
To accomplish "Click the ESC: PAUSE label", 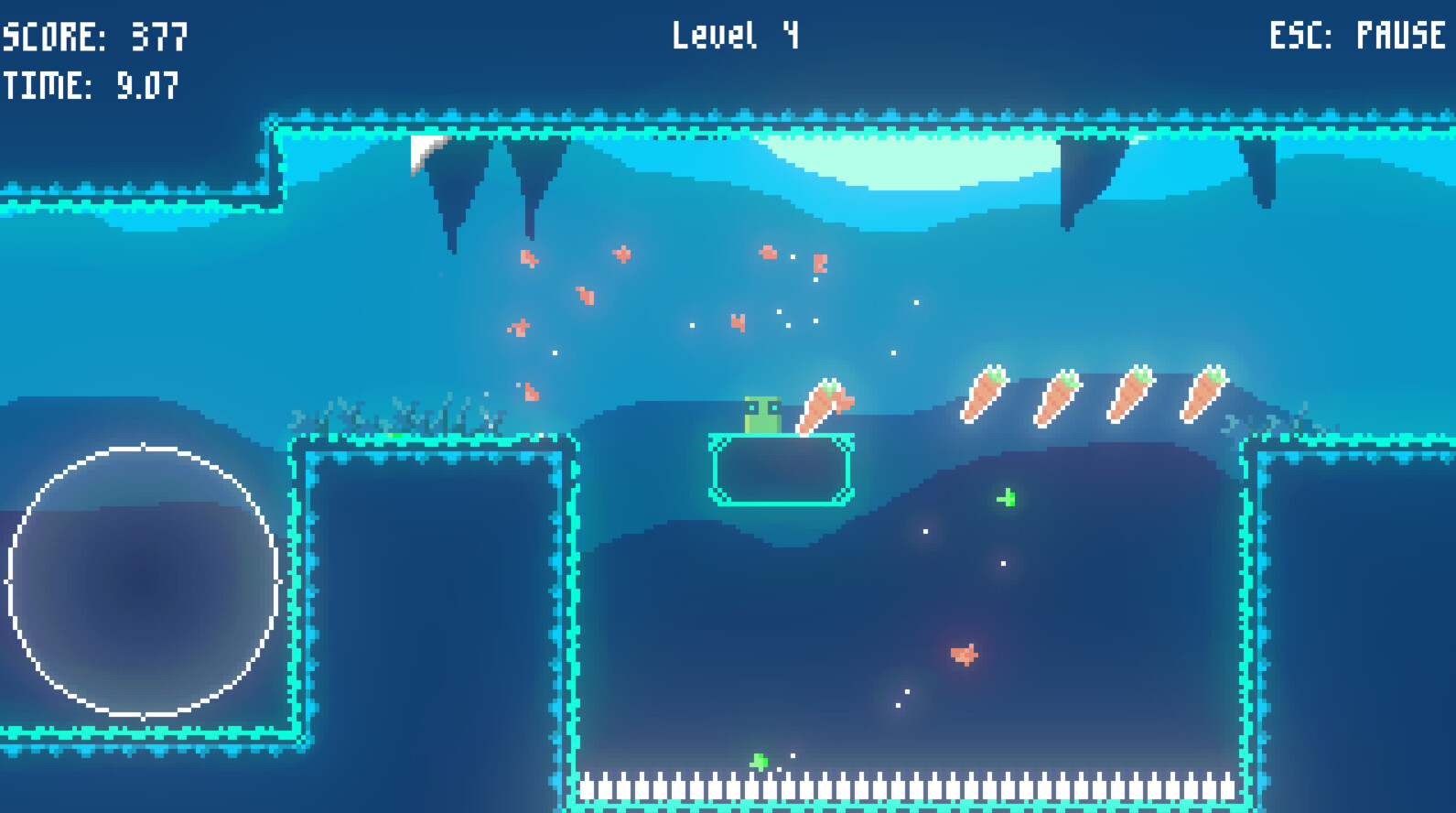I will [x=1355, y=37].
